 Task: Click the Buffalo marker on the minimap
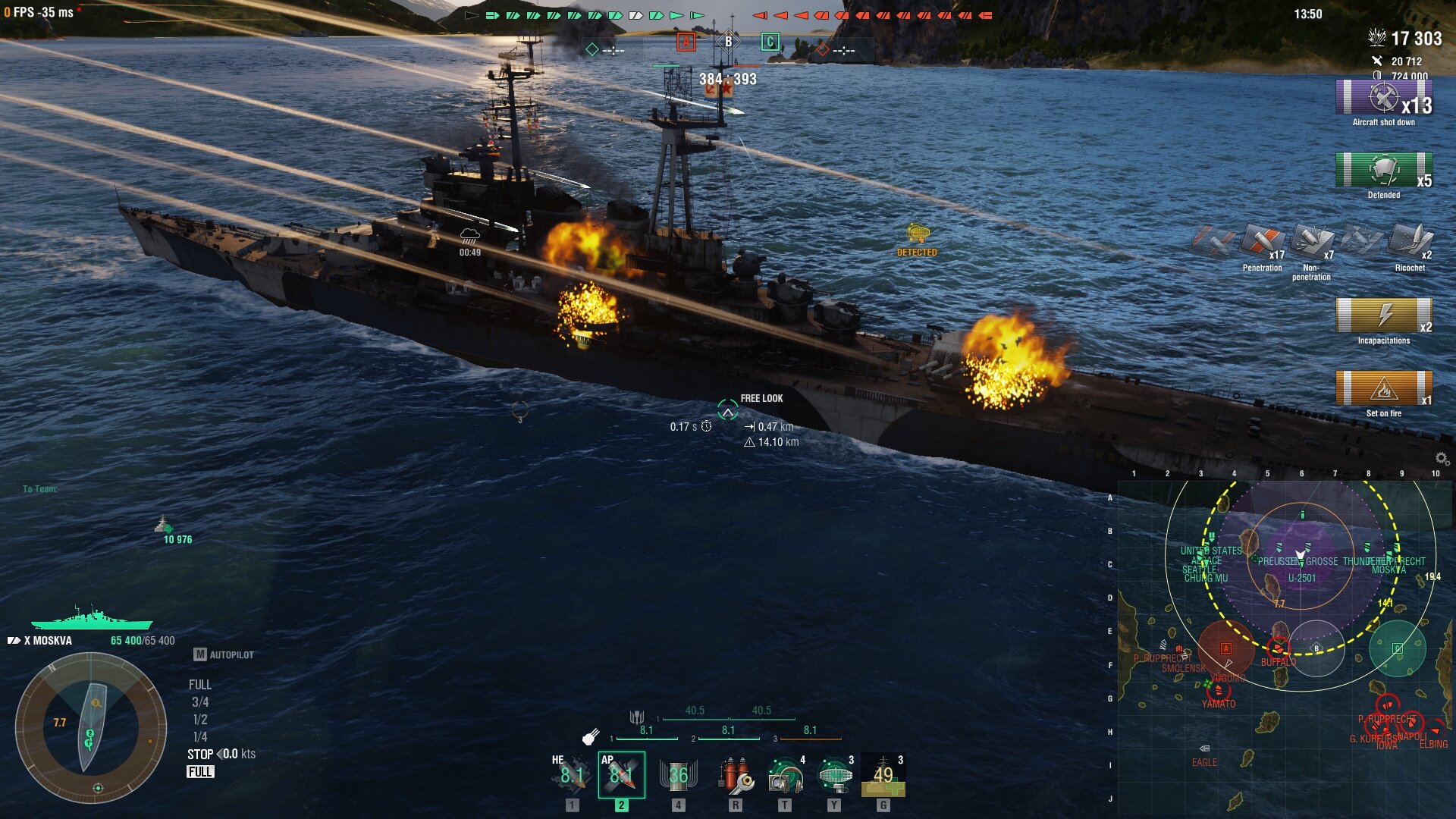(x=1278, y=649)
